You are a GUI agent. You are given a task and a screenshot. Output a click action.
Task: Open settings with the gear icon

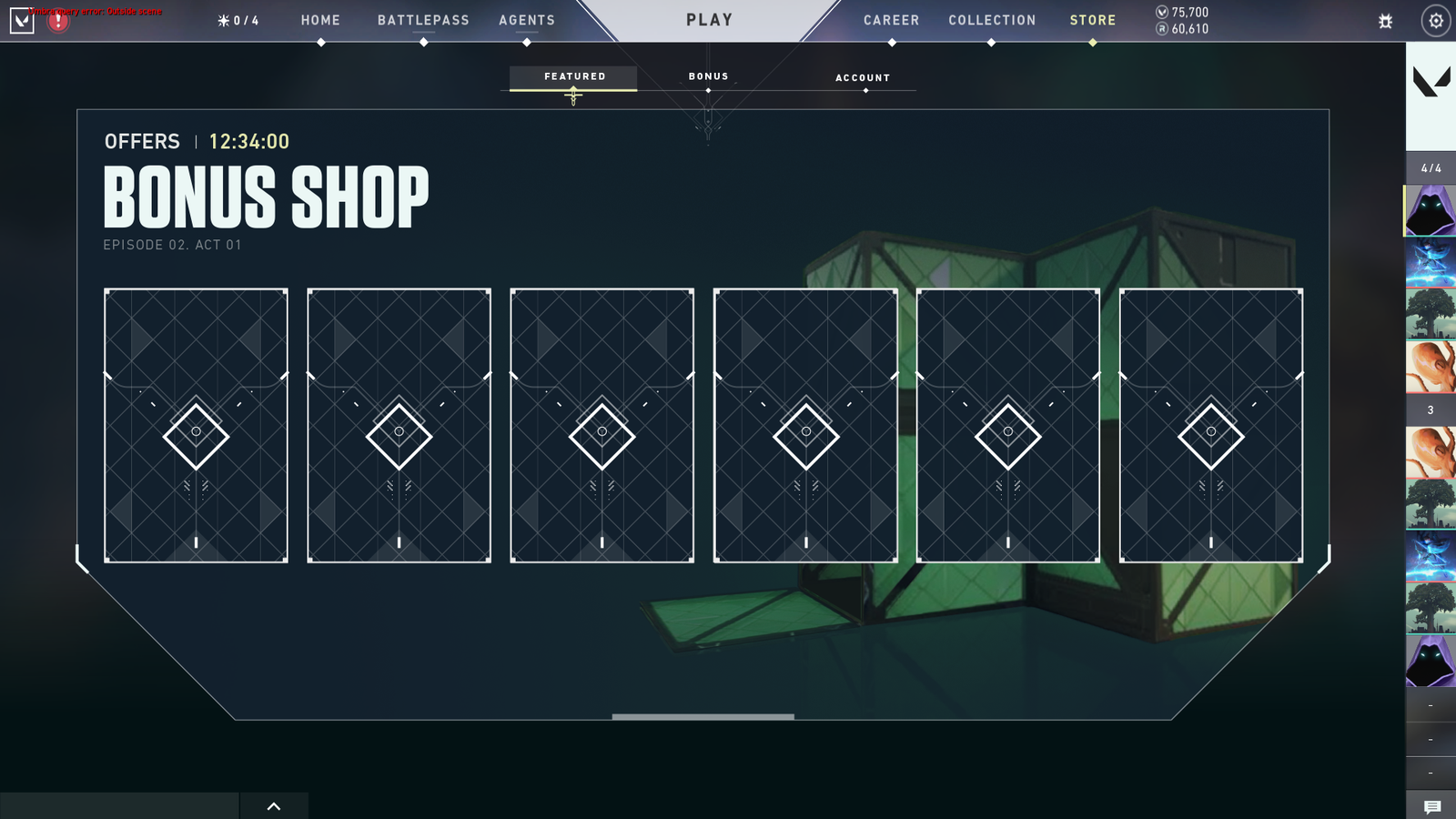click(1435, 21)
